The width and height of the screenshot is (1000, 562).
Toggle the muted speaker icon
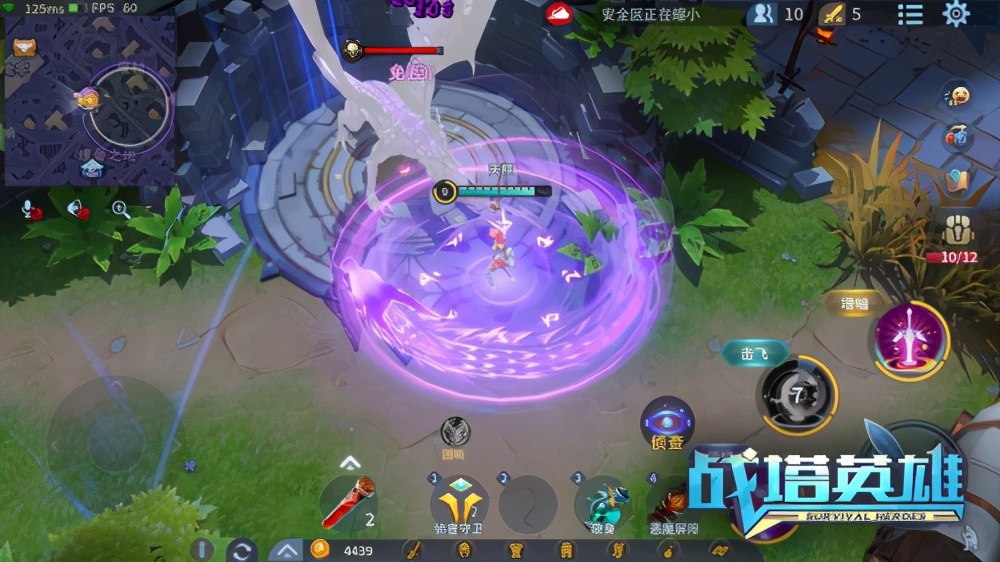[77, 209]
